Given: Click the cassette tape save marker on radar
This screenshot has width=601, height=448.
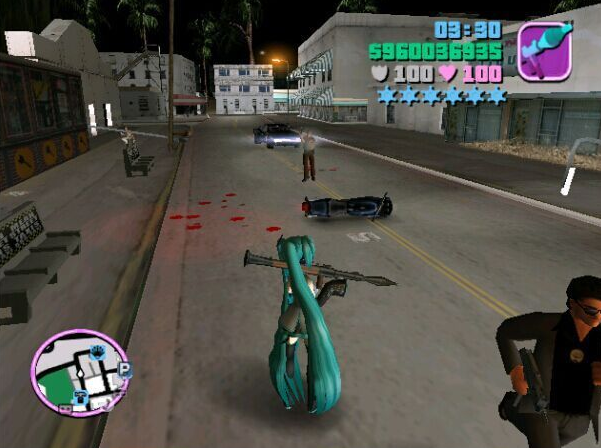Looking at the screenshot, I should tap(65, 408).
